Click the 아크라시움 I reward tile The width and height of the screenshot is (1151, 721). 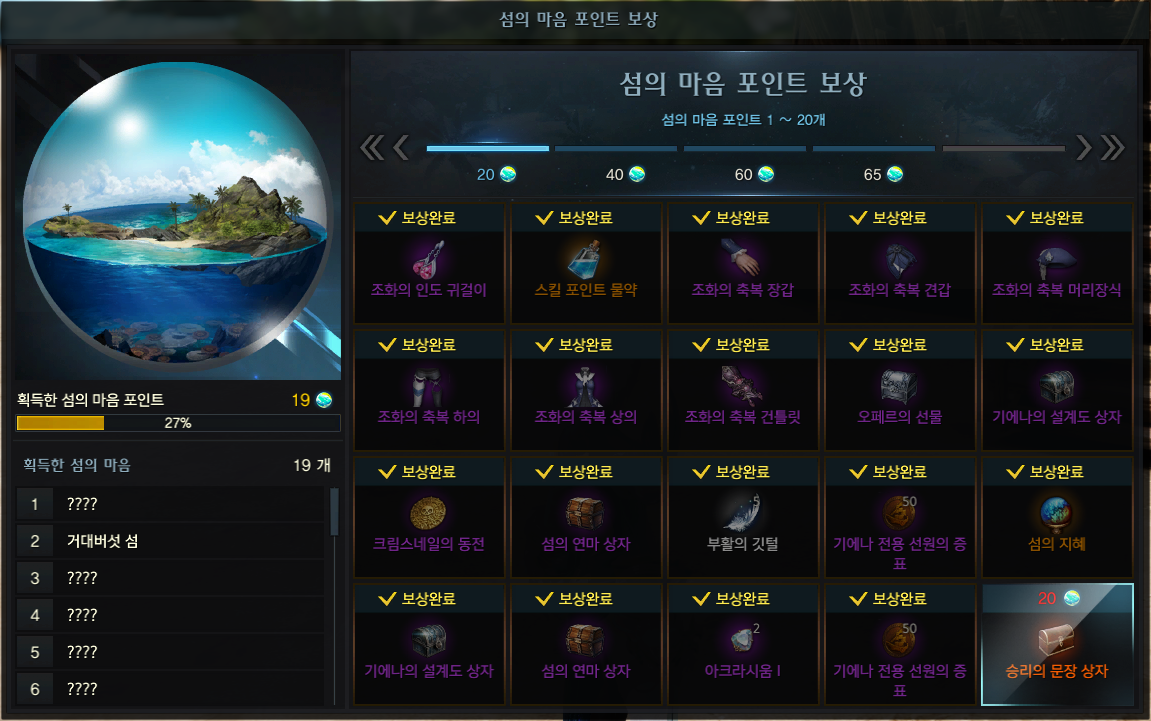[743, 645]
